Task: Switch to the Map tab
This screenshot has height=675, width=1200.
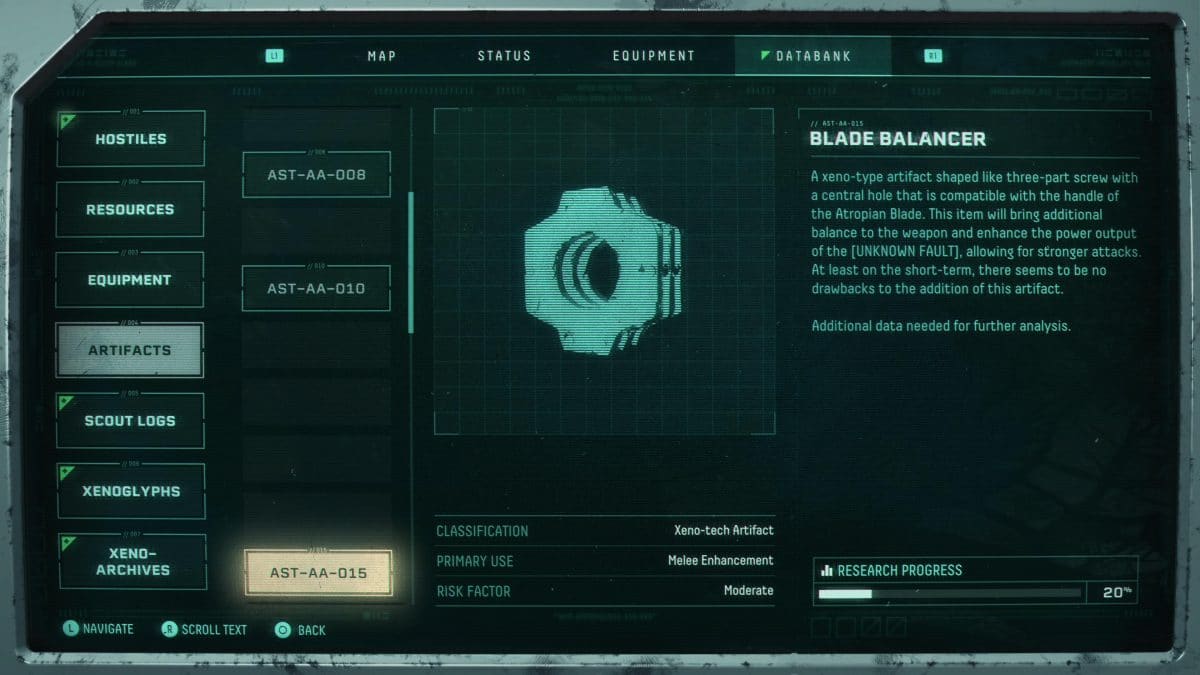Action: [x=382, y=56]
